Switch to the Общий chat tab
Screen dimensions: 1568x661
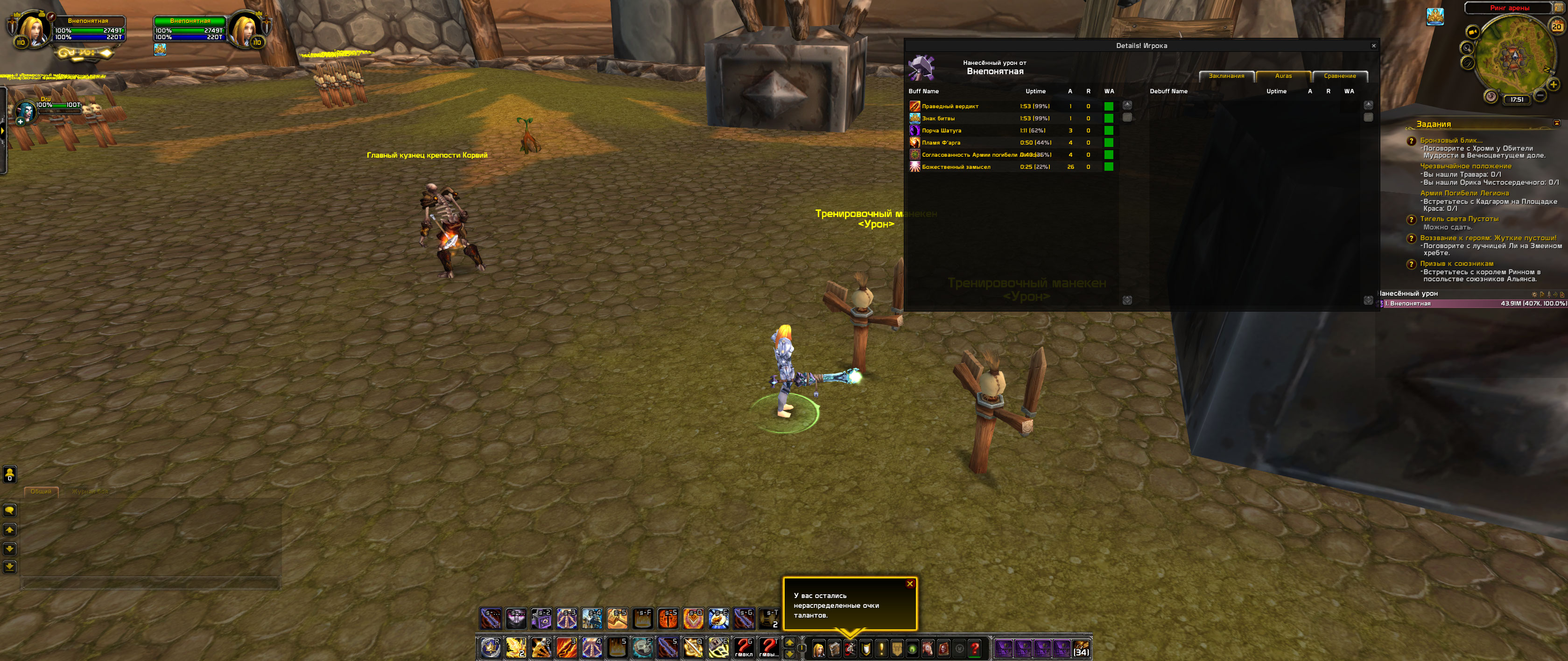coord(41,491)
